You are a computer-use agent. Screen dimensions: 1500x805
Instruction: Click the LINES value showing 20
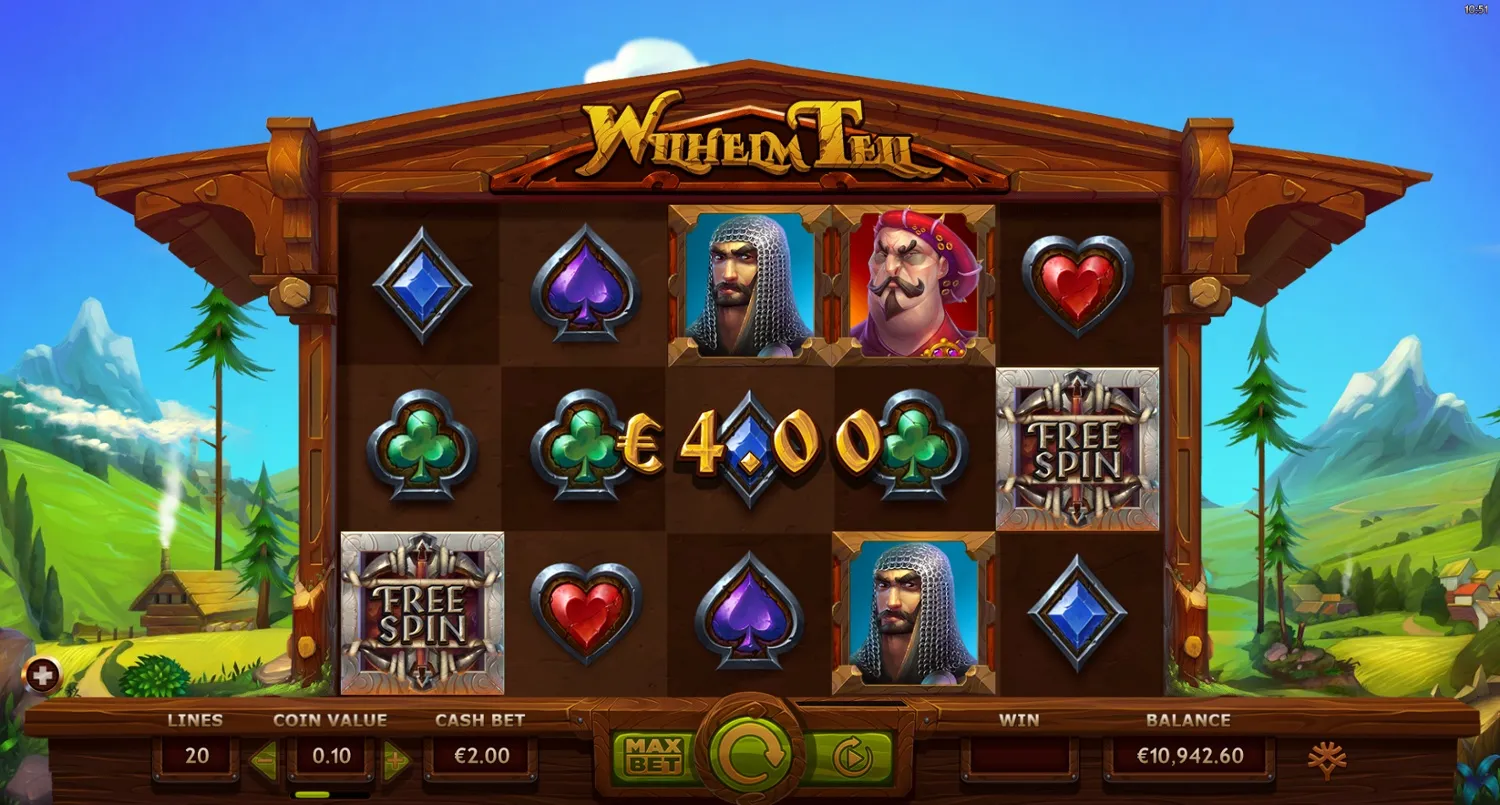[x=199, y=756]
